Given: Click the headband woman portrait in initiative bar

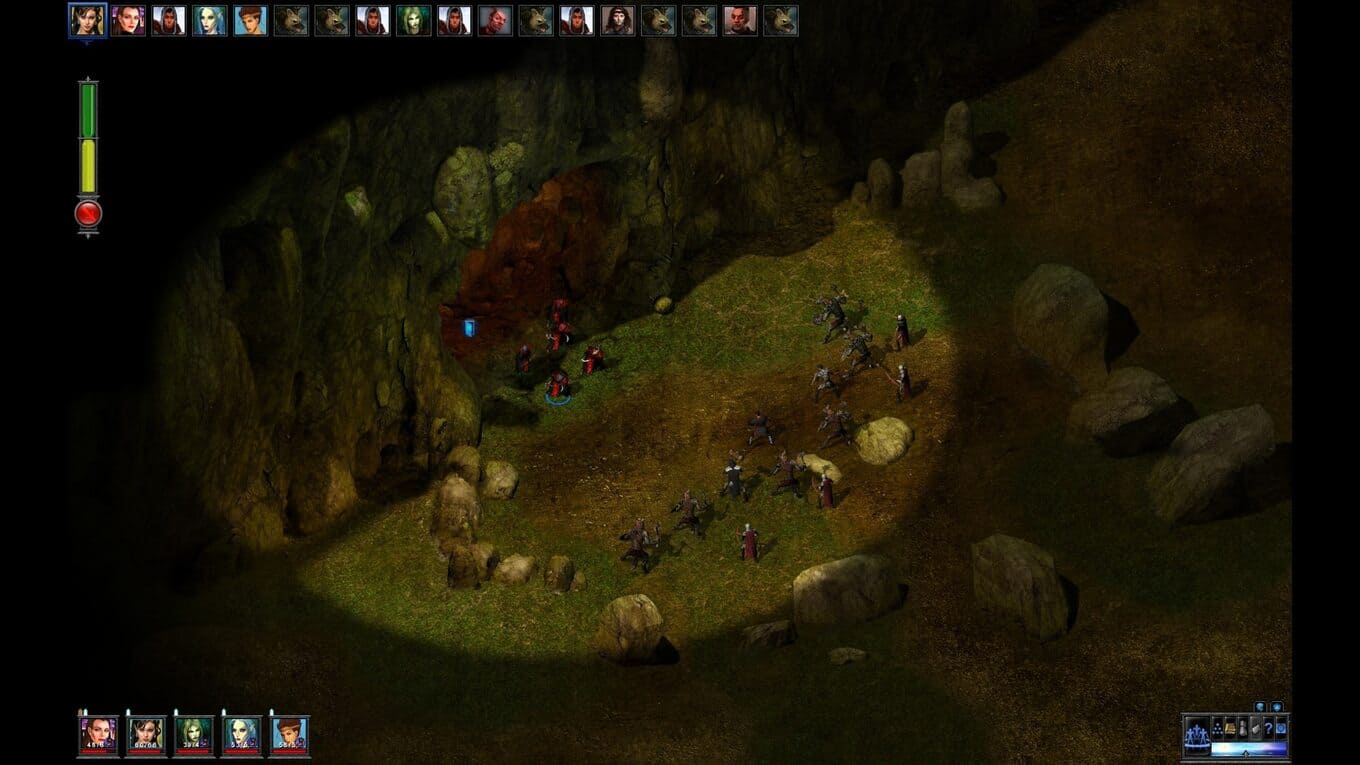Looking at the screenshot, I should point(619,20).
